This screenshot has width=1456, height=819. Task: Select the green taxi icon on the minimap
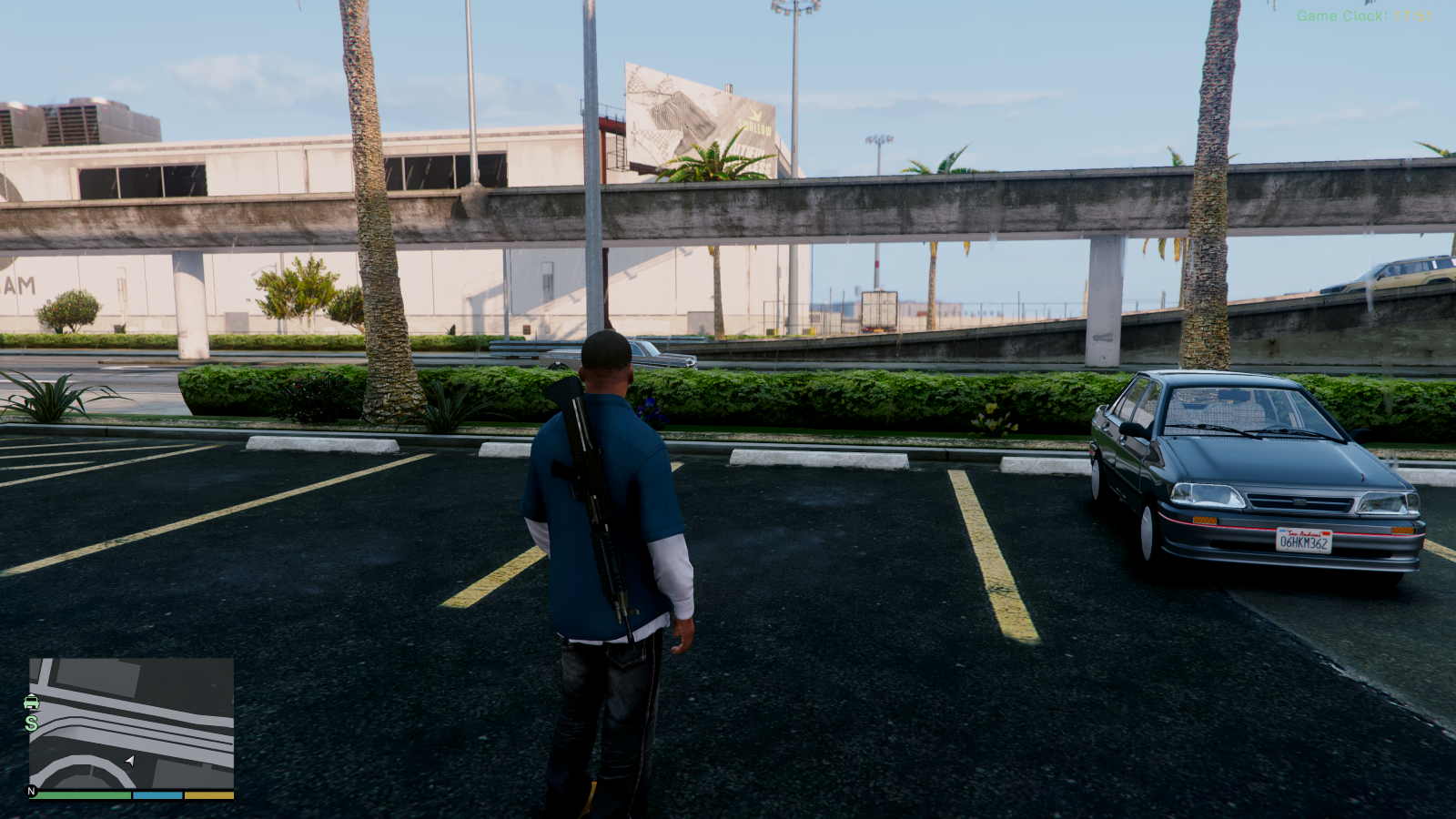[32, 702]
